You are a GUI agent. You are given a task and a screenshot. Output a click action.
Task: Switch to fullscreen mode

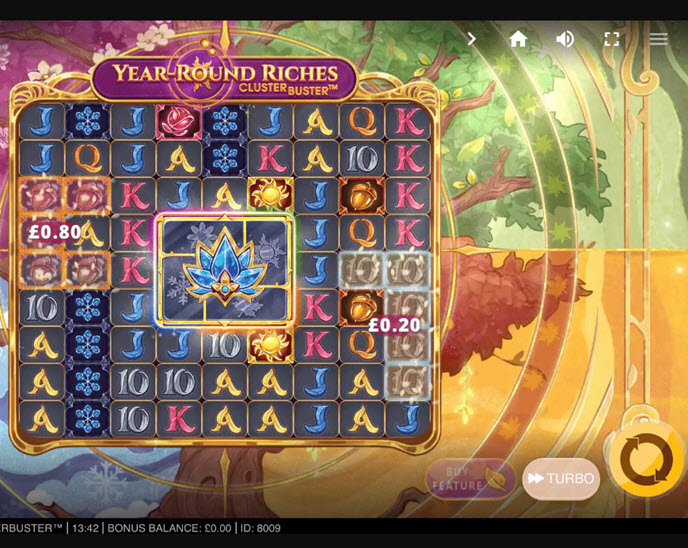(x=612, y=39)
